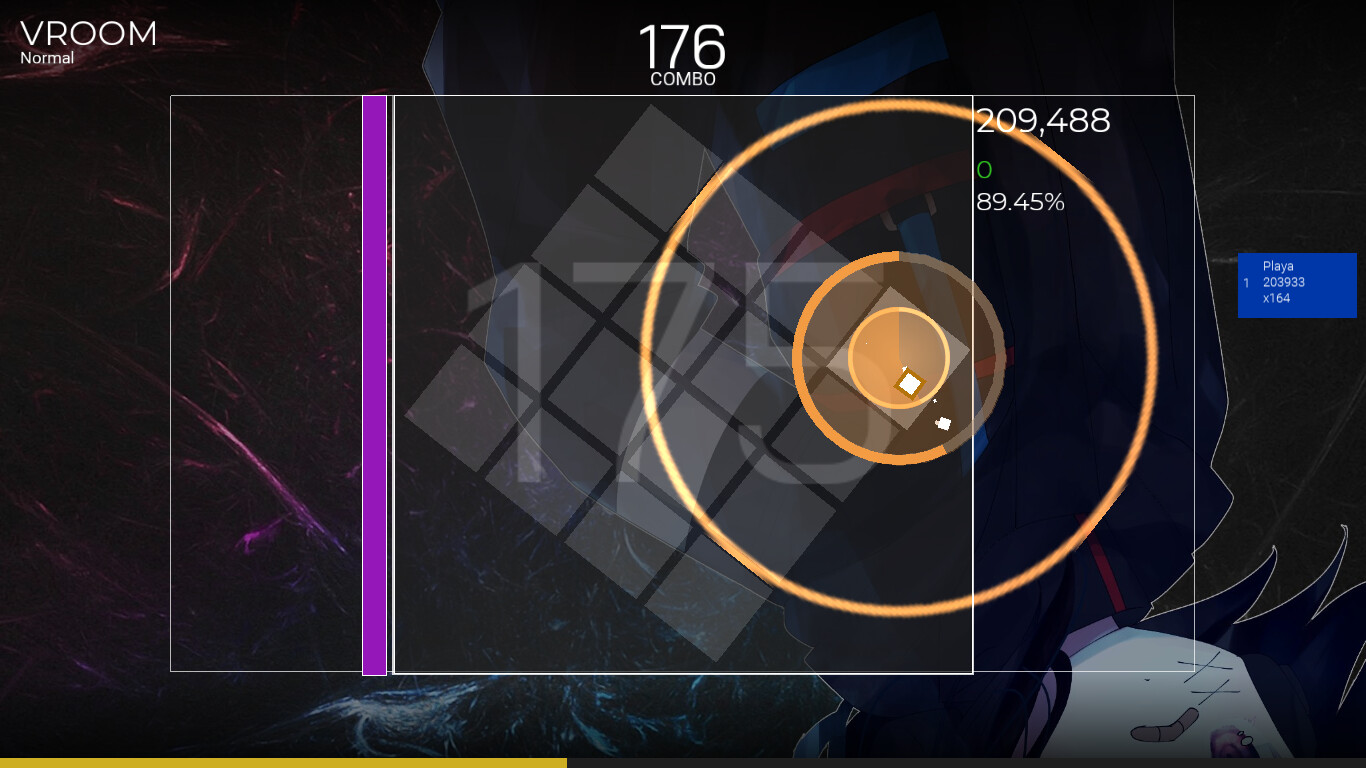1366x768 pixels.
Task: Click the grey unfilled portion of the progress bar
Action: click(x=950, y=762)
